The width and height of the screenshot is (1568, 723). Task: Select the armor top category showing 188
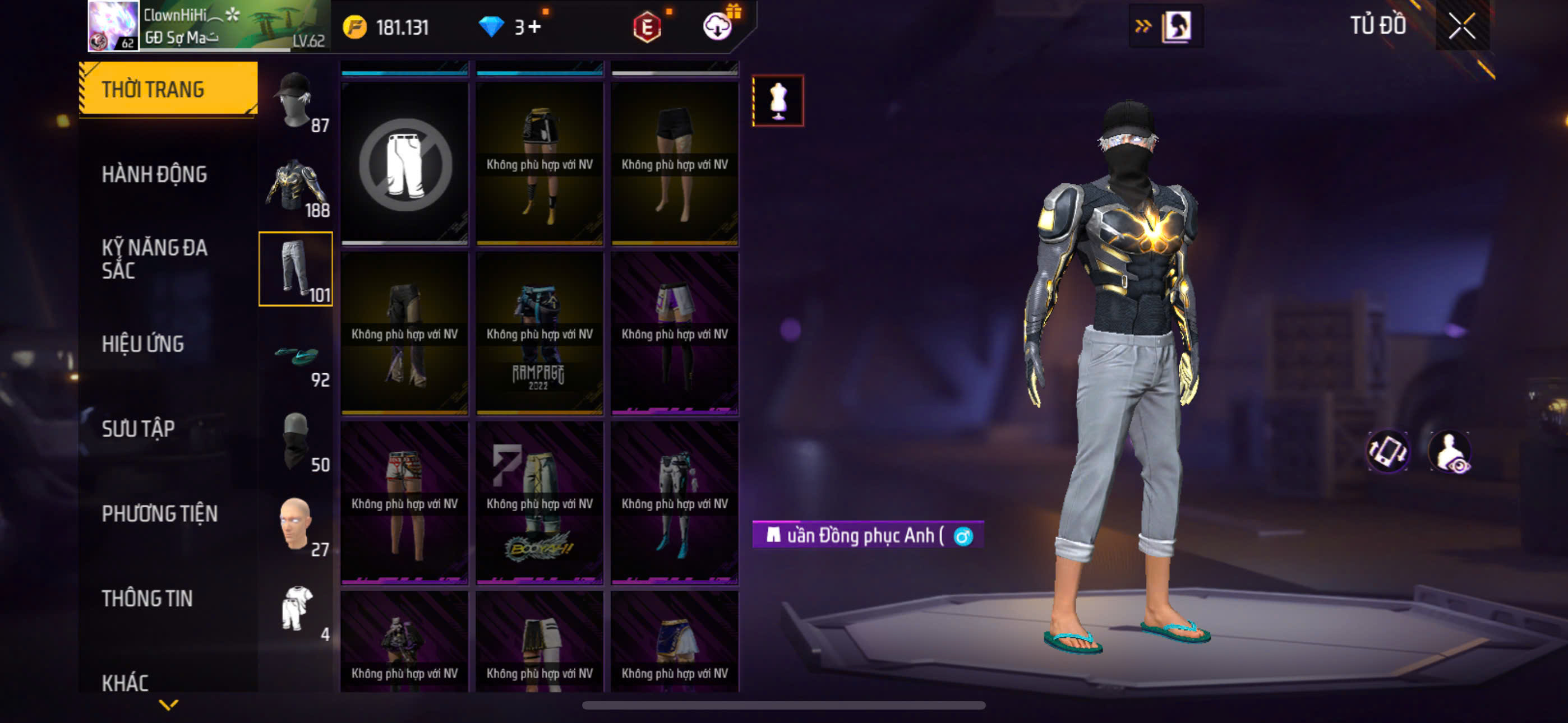point(297,185)
